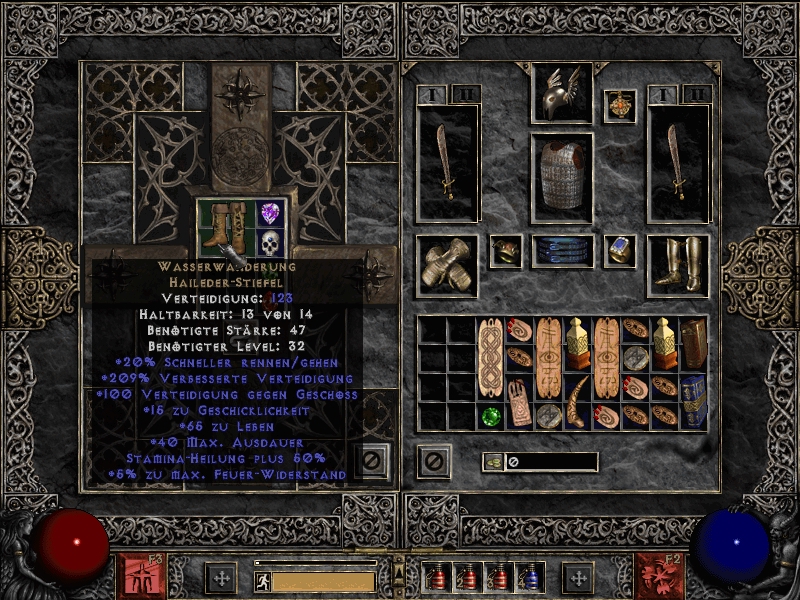Pick up the blue tome in inventory
Image resolution: width=800 pixels, height=600 pixels.
694,402
